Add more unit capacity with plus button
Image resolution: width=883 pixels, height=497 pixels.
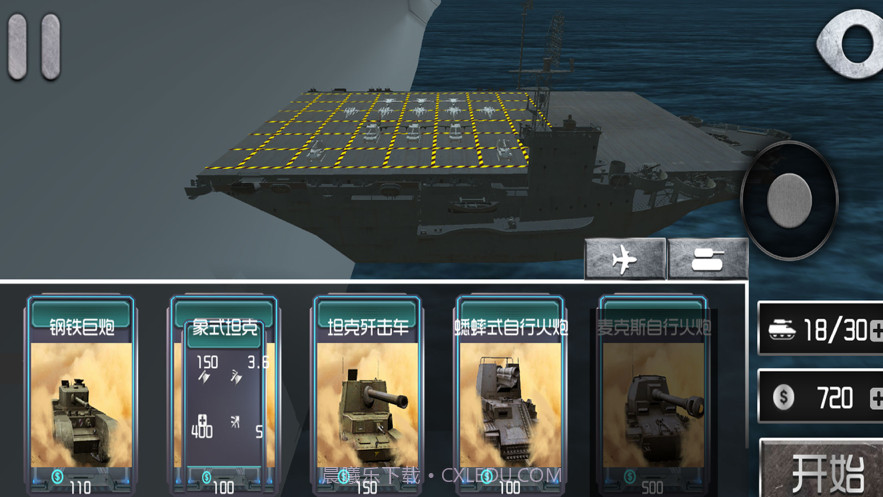(876, 331)
